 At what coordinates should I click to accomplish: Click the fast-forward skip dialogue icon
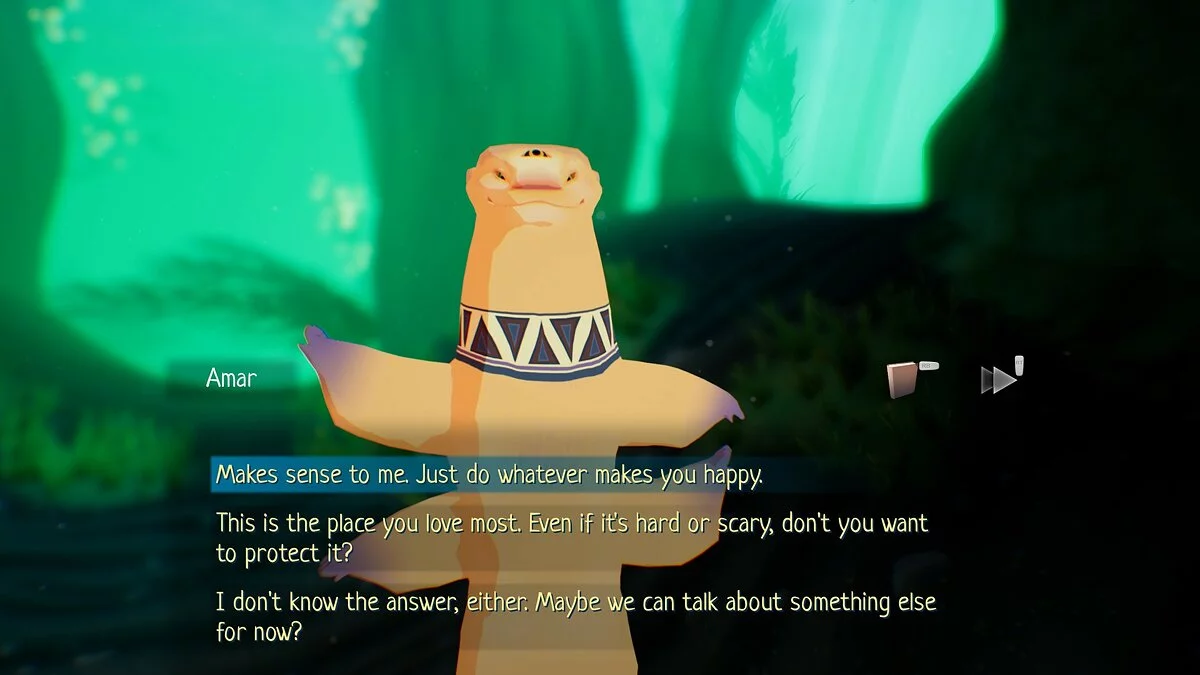coord(998,380)
